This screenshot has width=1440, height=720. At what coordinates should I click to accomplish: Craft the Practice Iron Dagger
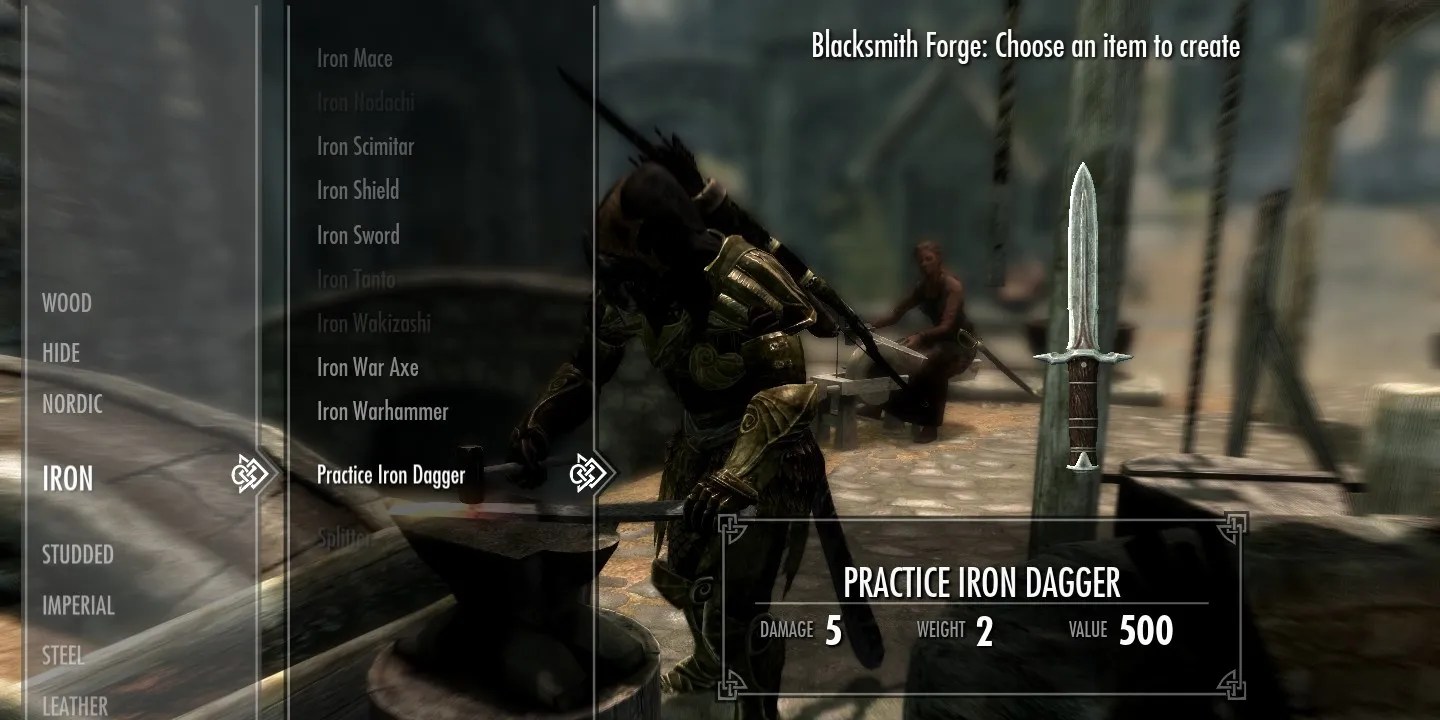(391, 474)
